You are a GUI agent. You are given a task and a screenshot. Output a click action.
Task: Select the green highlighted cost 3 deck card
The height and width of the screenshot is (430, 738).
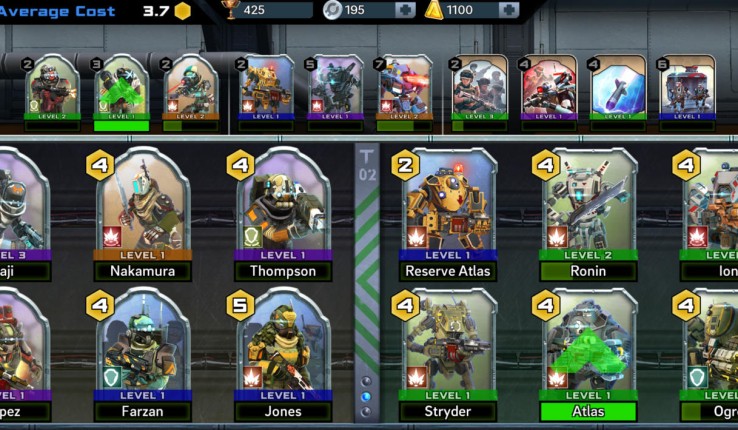(121, 91)
